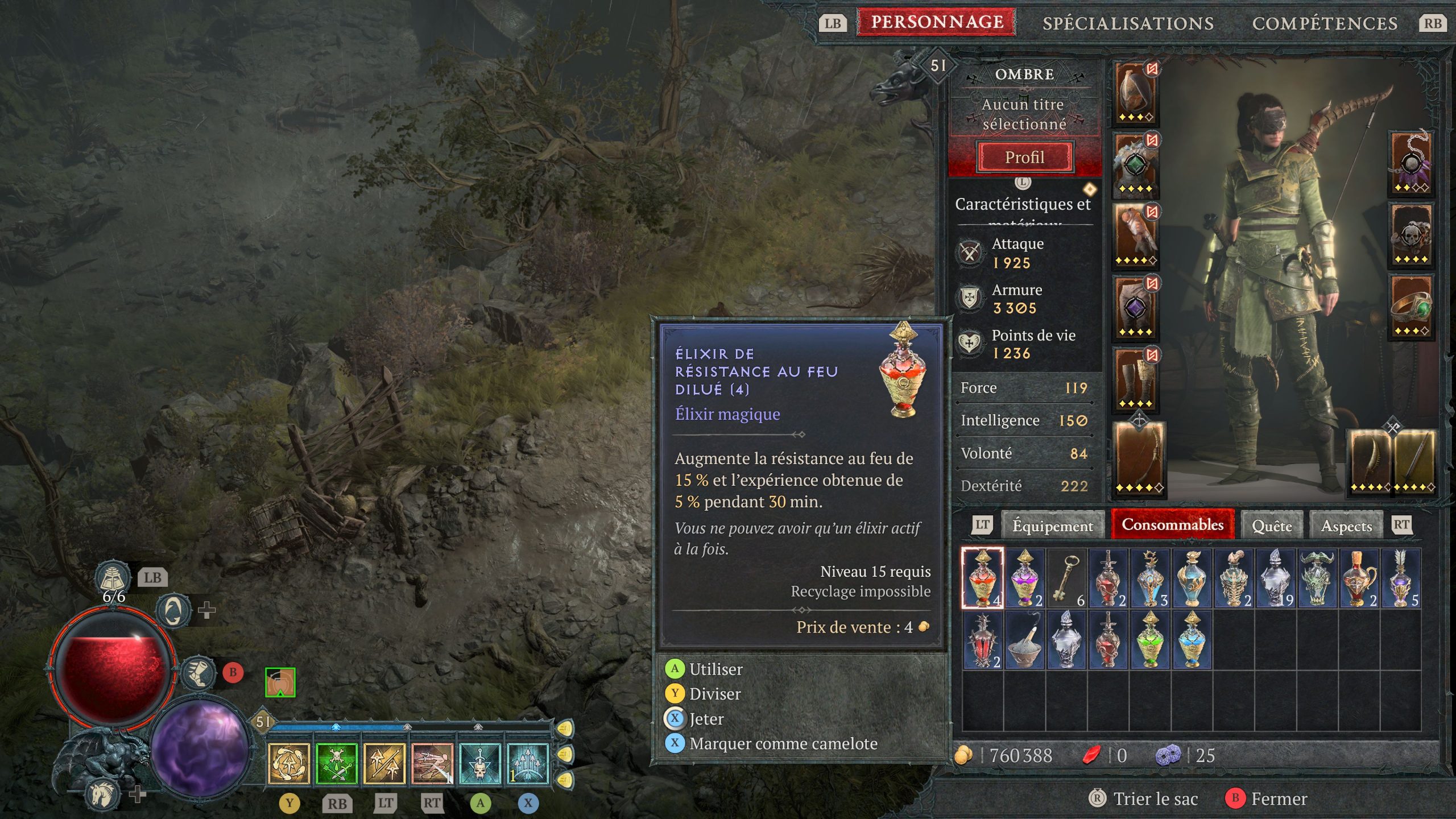Image resolution: width=1456 pixels, height=819 pixels.
Task: Select the fire resistance elixir stack
Action: pyautogui.click(x=982, y=578)
